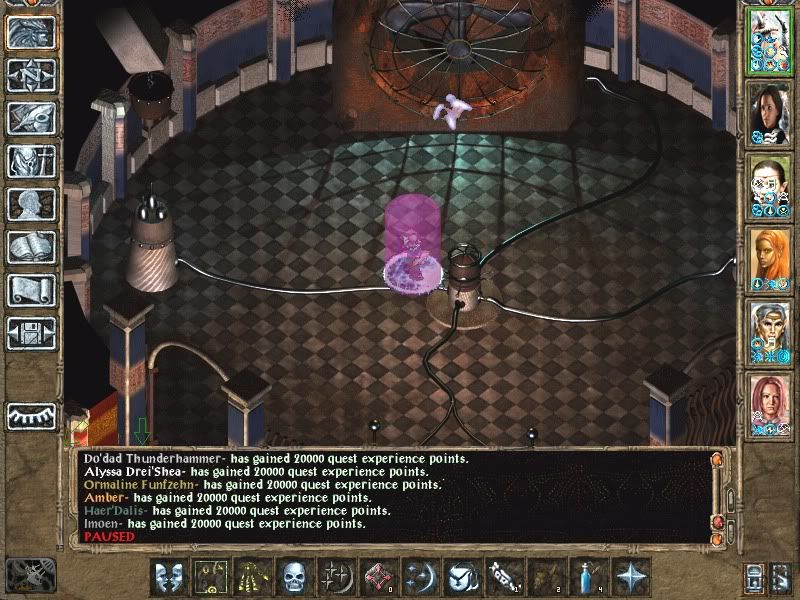Open the inventory screen from the sidebar

tap(31, 161)
